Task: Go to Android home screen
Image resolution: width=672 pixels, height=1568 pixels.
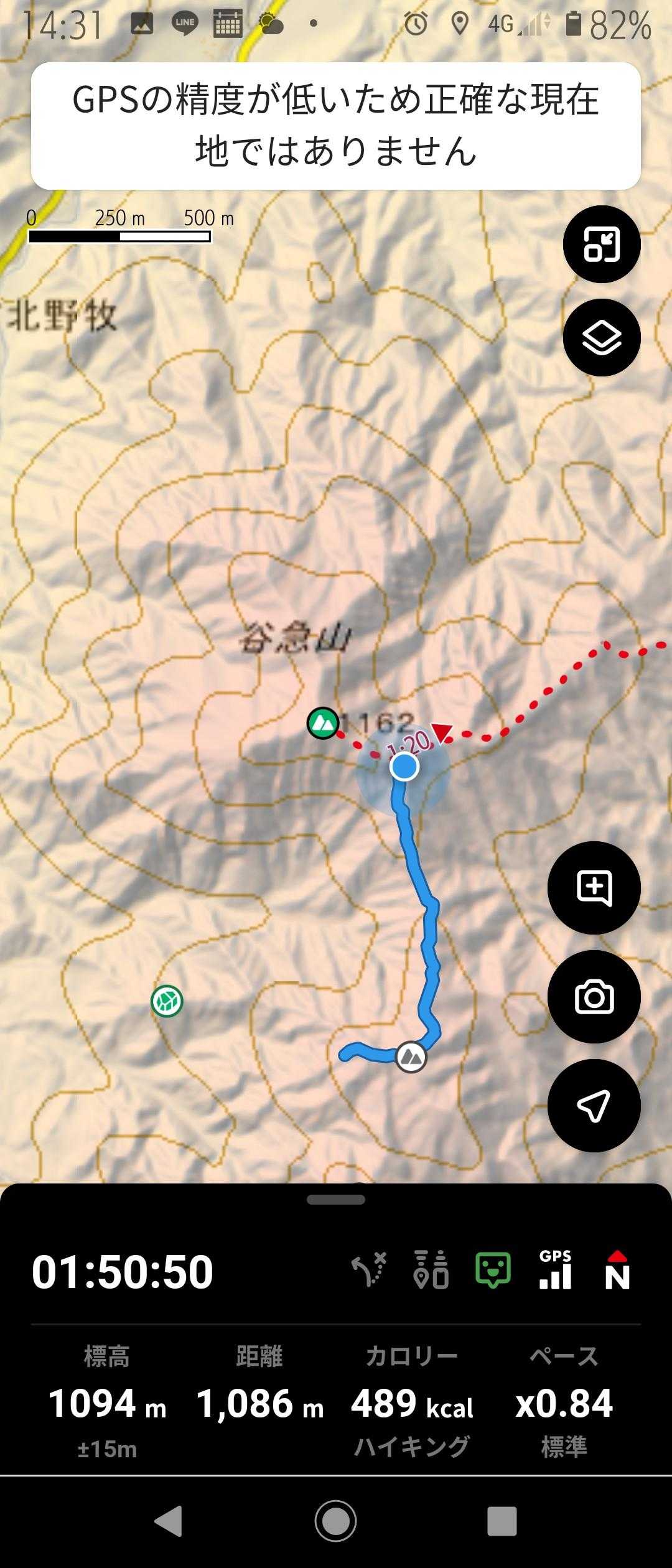Action: point(336,1521)
